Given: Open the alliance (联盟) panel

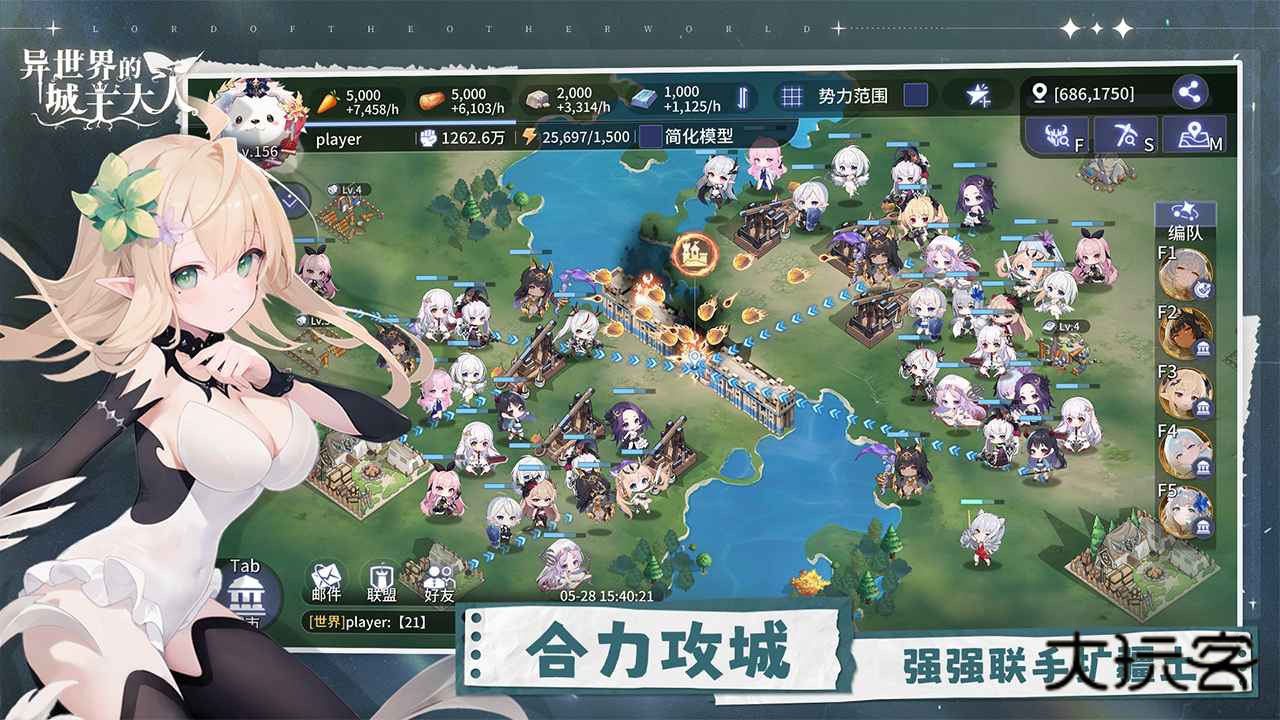Looking at the screenshot, I should (379, 580).
